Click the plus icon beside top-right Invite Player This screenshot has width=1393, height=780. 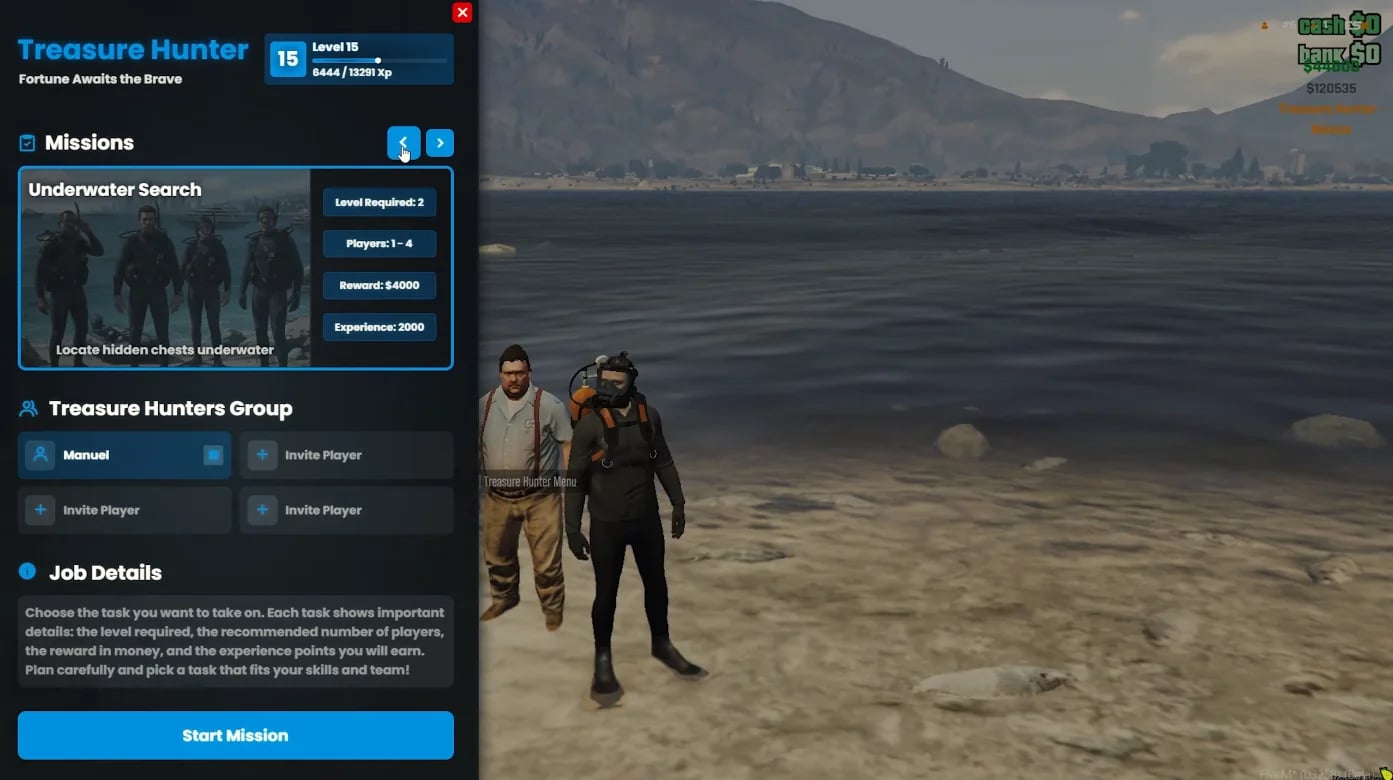coord(262,455)
